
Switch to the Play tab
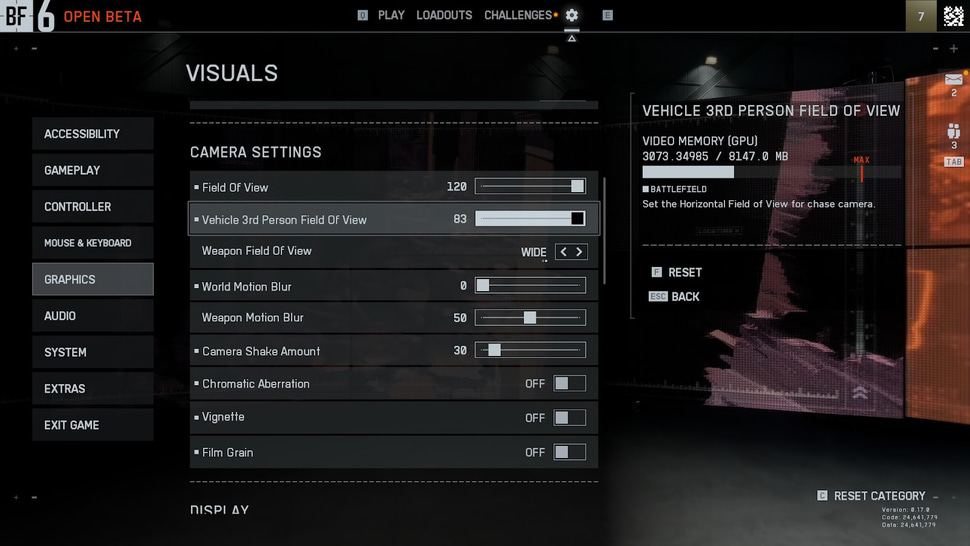(391, 15)
